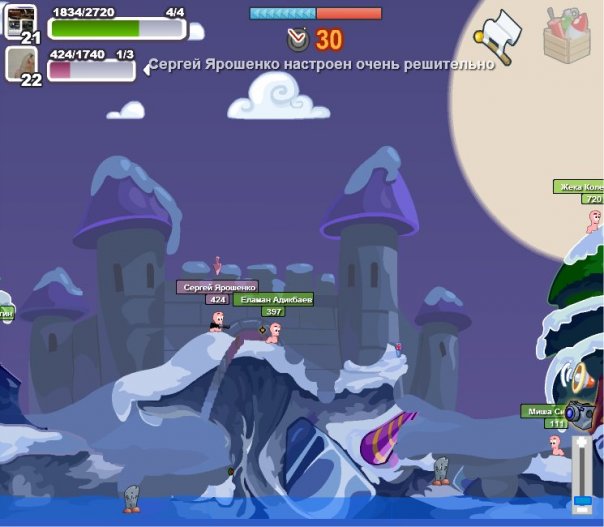Open the weapons crate inventory

(568, 35)
